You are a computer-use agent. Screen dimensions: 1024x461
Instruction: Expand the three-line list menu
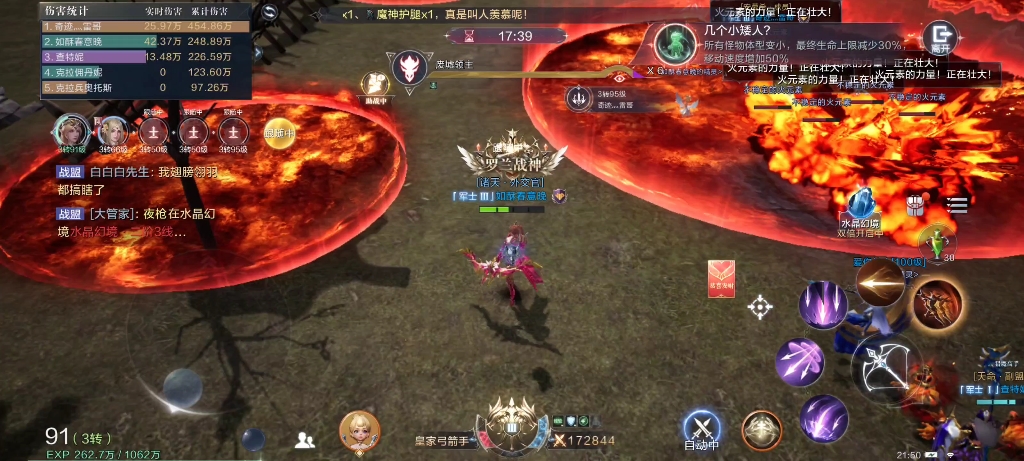click(957, 205)
